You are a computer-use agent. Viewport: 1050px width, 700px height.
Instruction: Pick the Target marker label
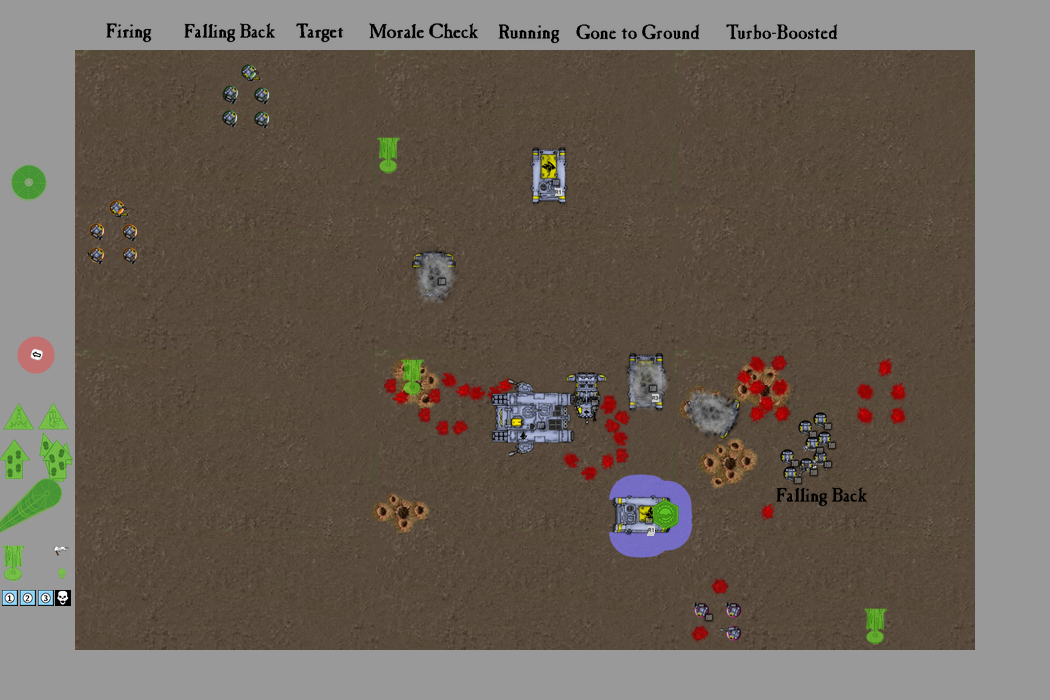click(320, 32)
